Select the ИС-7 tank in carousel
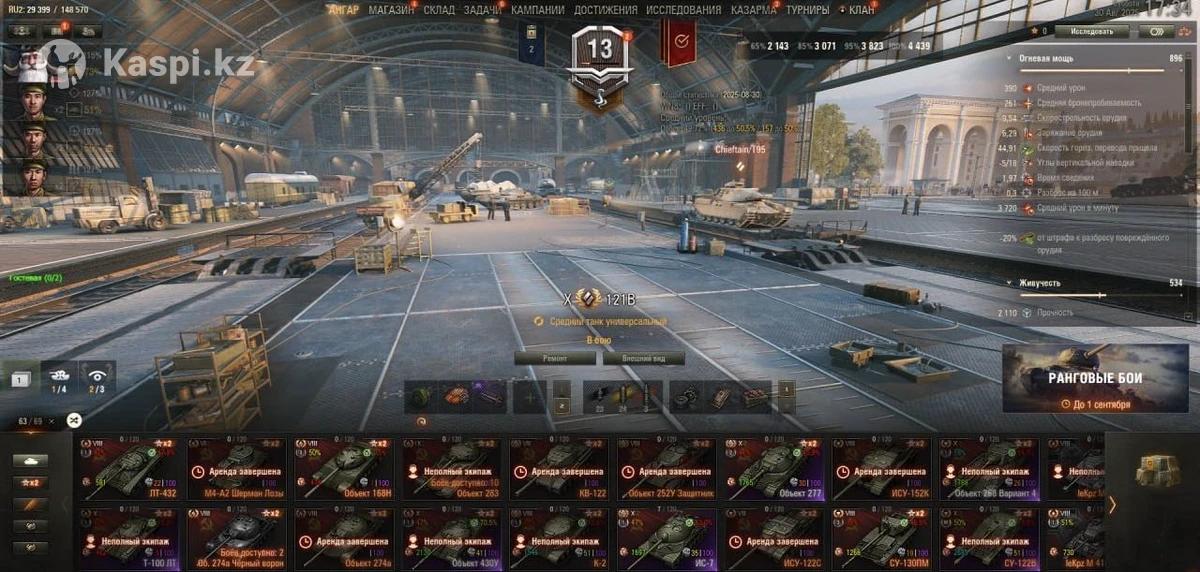Viewport: 1200px width, 572px height. [667, 539]
